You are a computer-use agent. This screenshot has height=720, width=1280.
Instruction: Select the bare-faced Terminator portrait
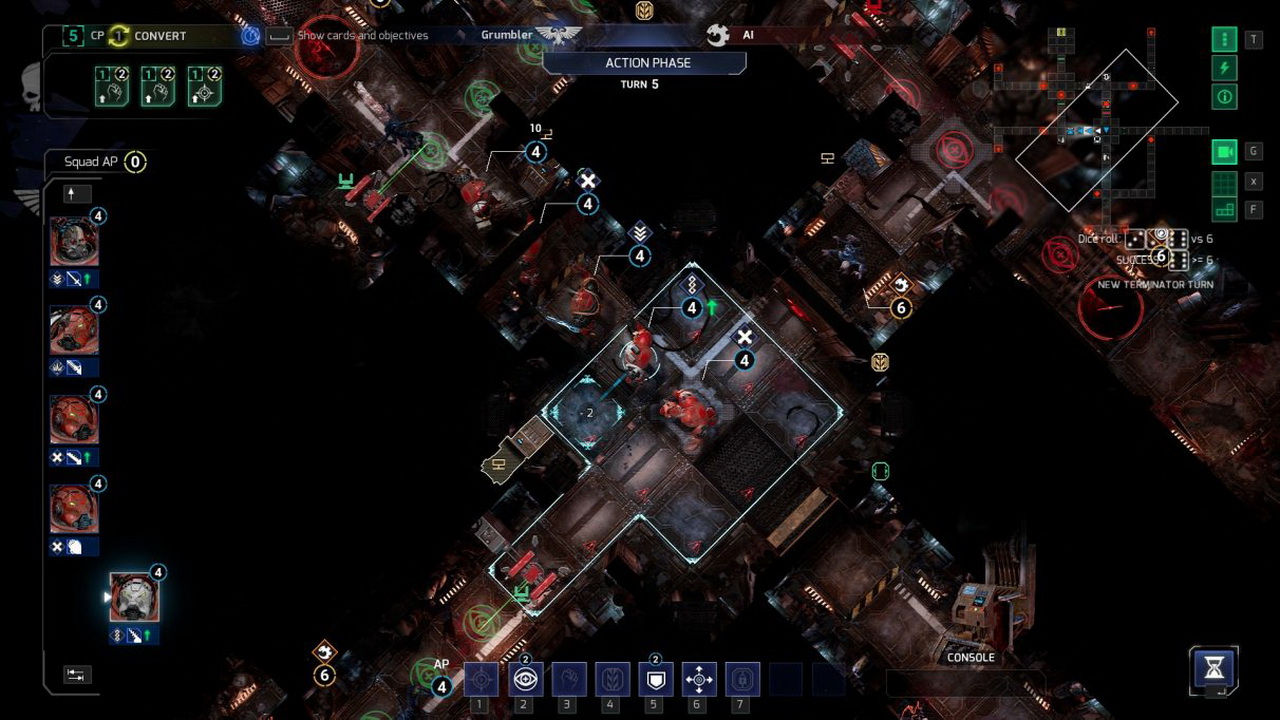pos(74,241)
